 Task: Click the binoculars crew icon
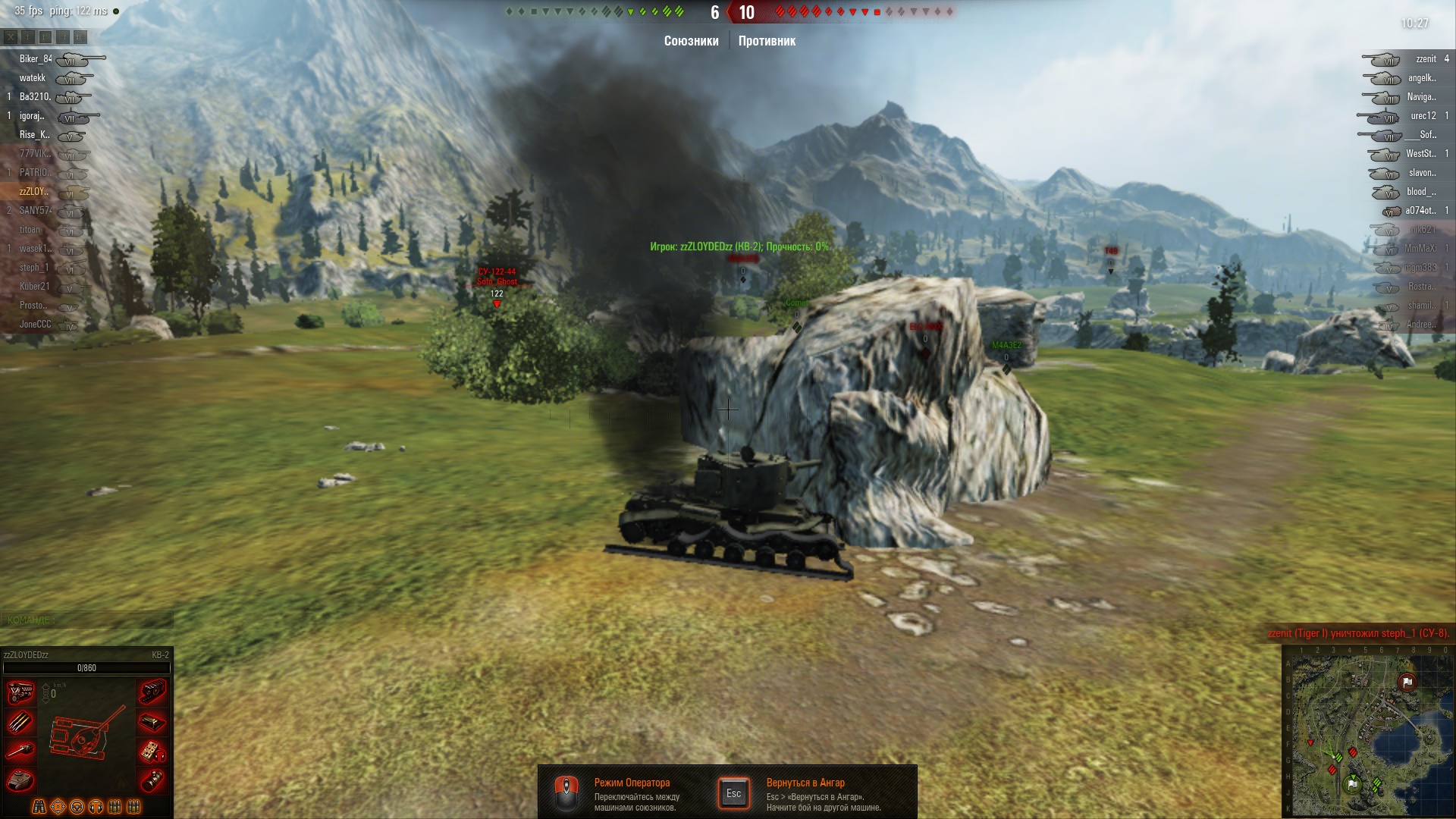[39, 807]
